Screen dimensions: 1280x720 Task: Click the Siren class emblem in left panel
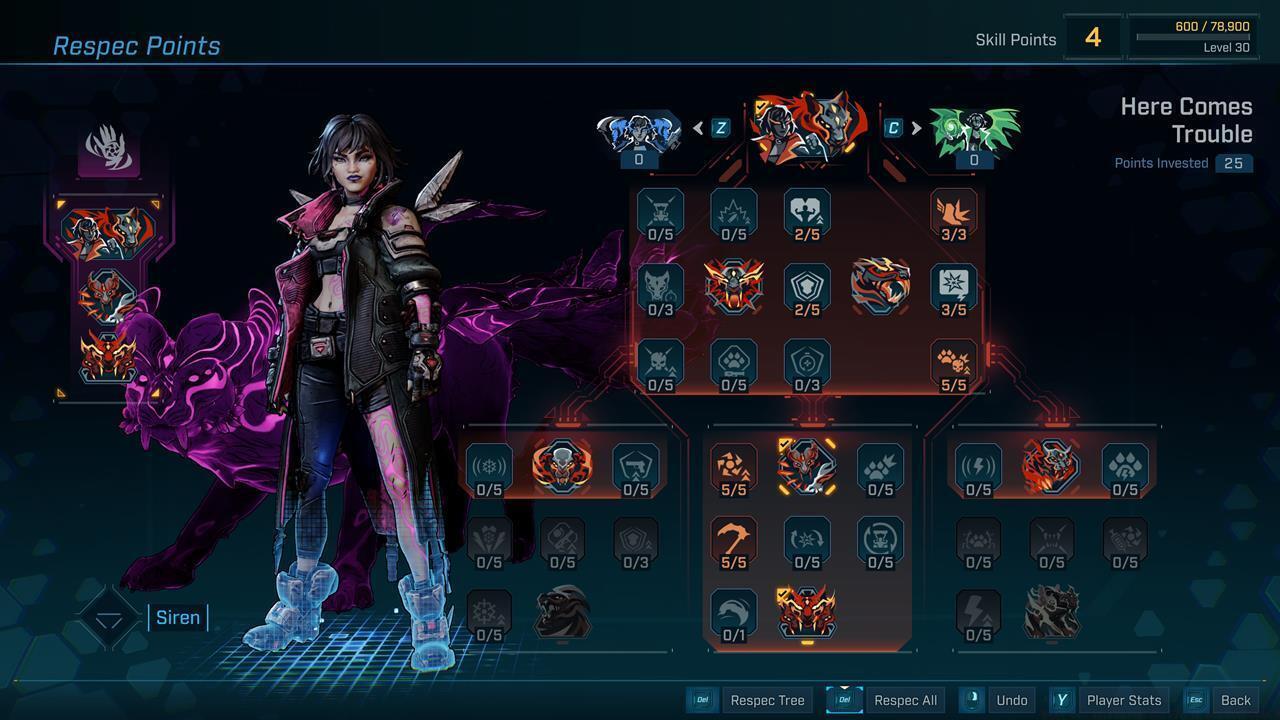coord(110,150)
